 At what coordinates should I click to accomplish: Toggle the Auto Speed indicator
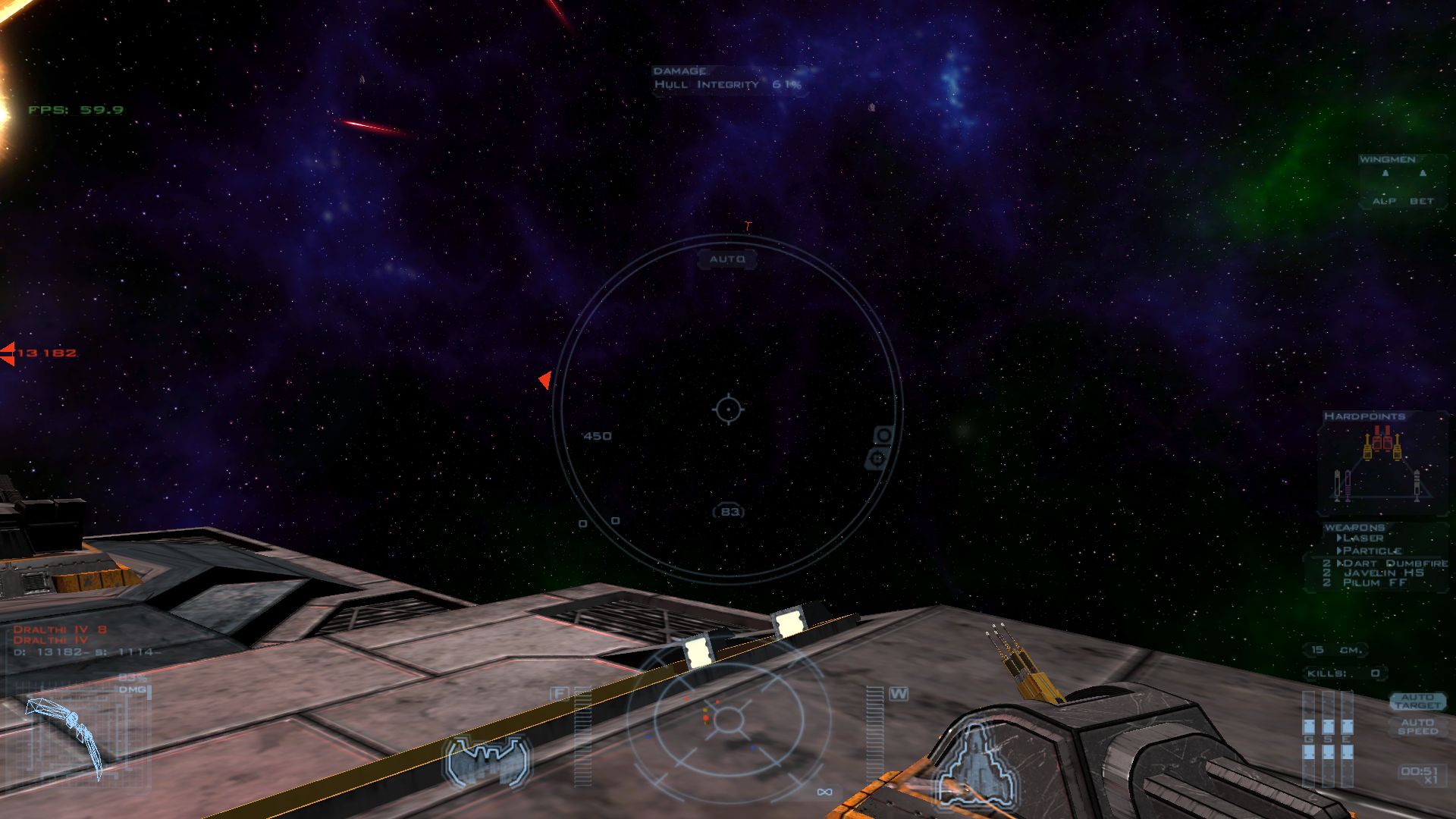click(1417, 726)
